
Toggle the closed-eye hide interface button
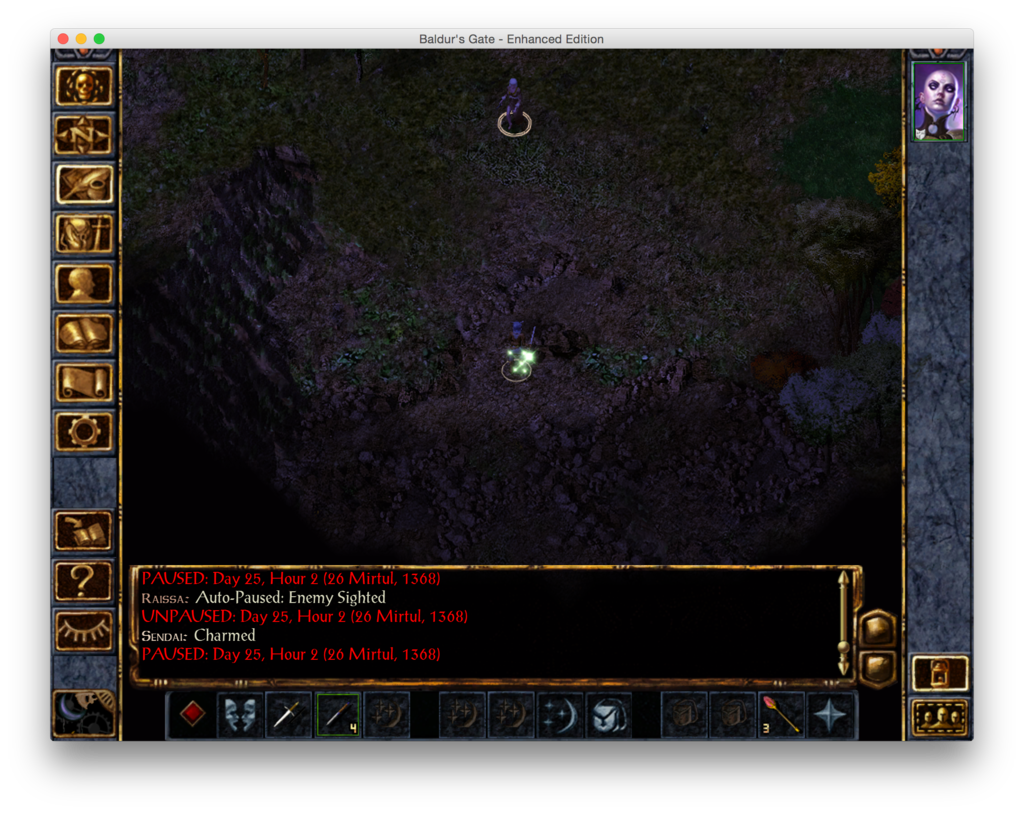tap(84, 629)
